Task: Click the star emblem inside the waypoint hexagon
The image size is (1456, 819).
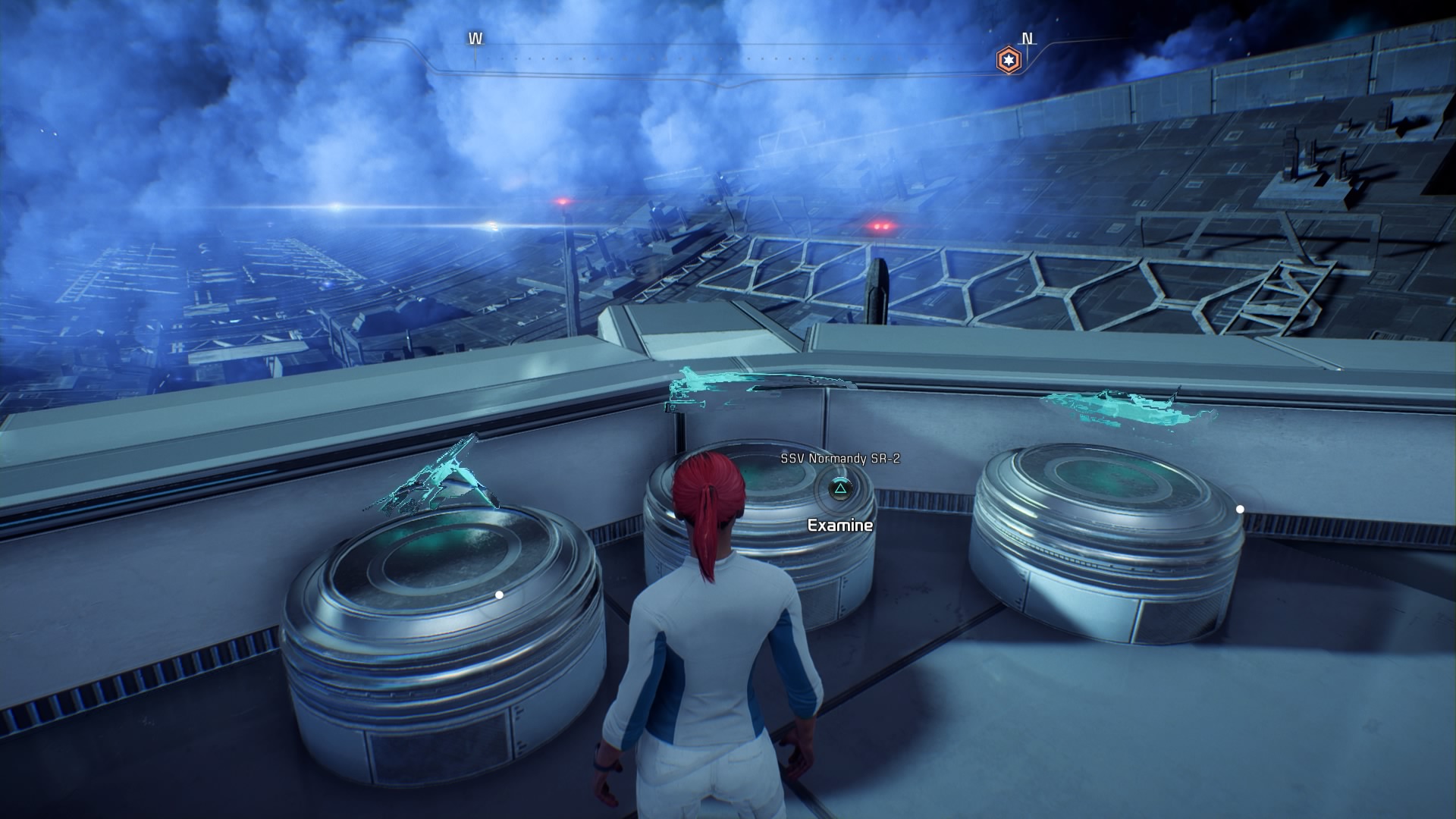Action: point(1007,58)
